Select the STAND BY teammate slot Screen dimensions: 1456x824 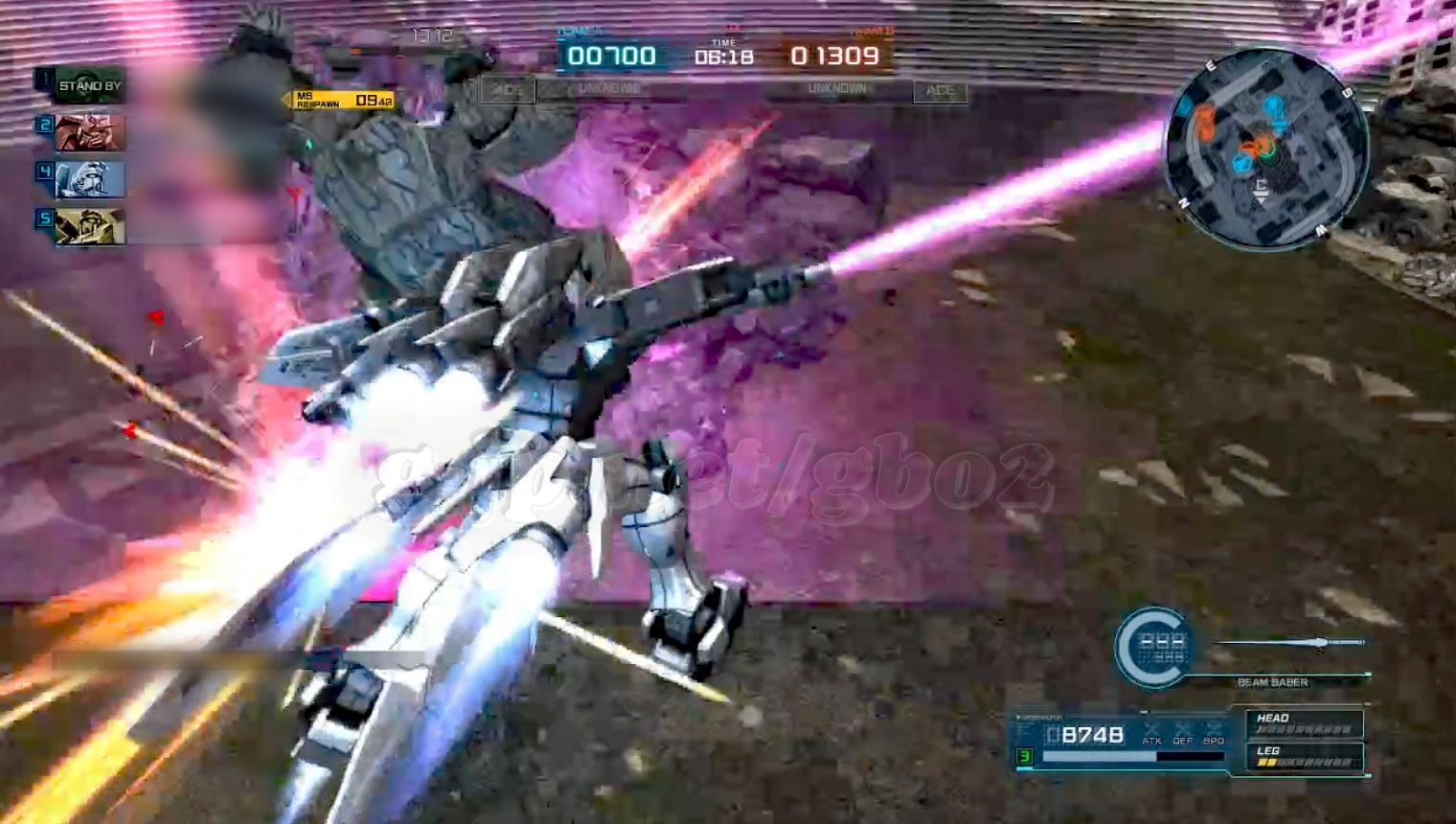click(89, 86)
